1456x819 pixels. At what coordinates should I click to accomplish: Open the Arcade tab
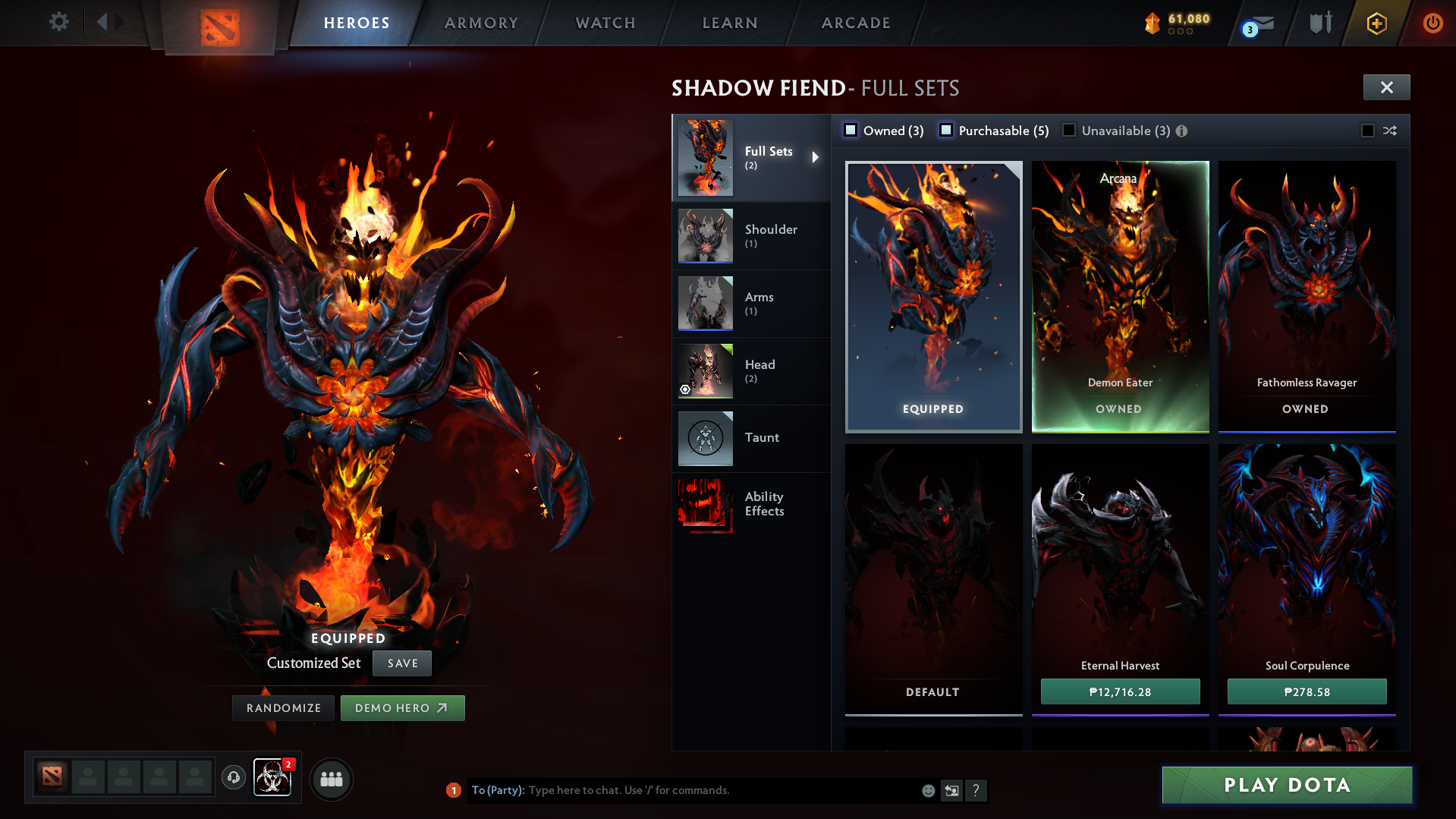tap(855, 23)
